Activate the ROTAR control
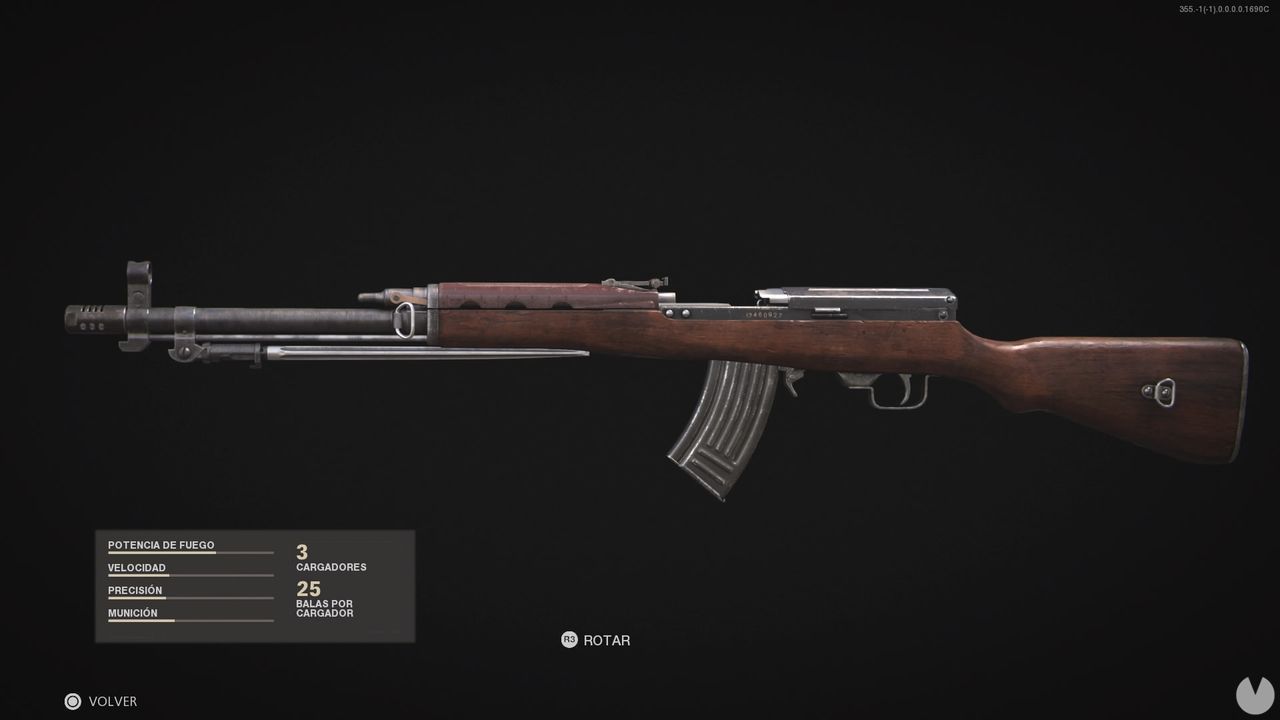This screenshot has width=1280, height=720. coord(608,640)
